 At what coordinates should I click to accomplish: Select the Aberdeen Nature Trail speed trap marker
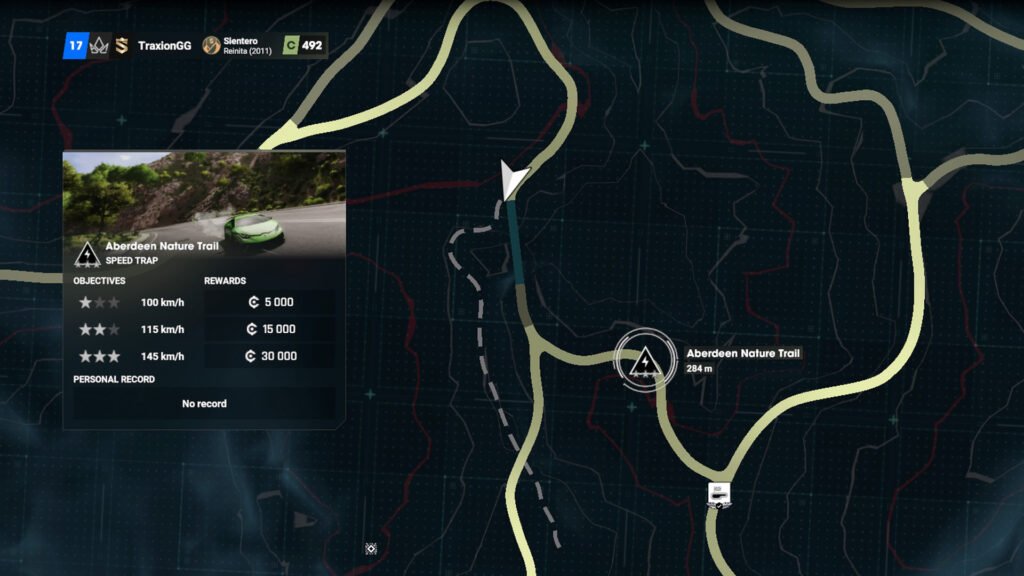(x=645, y=359)
